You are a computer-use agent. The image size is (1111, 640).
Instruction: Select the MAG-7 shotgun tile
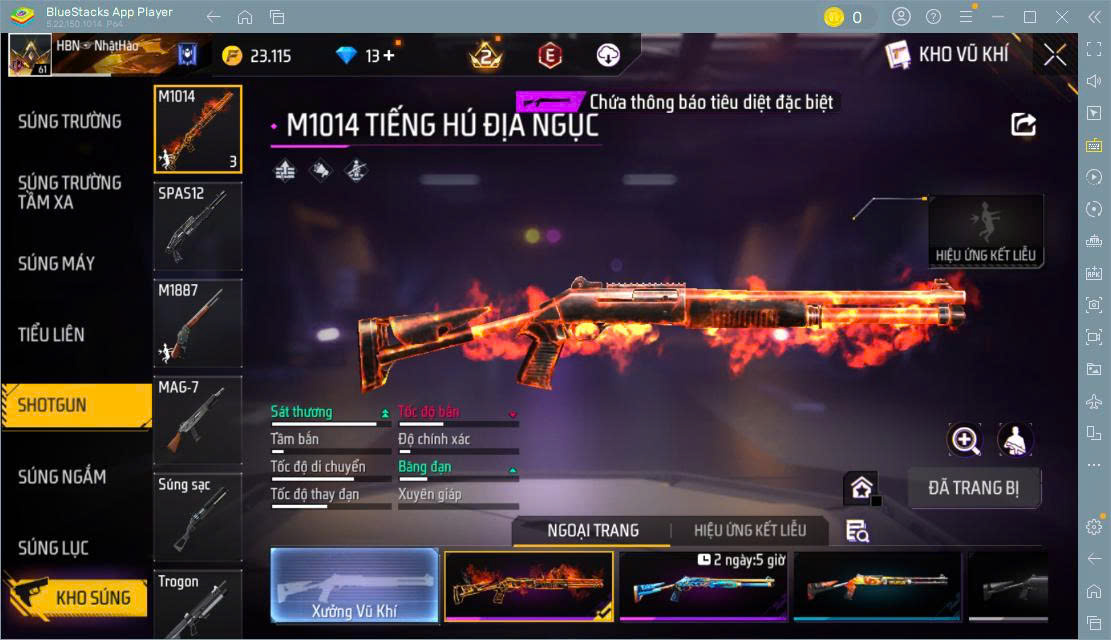click(x=197, y=419)
